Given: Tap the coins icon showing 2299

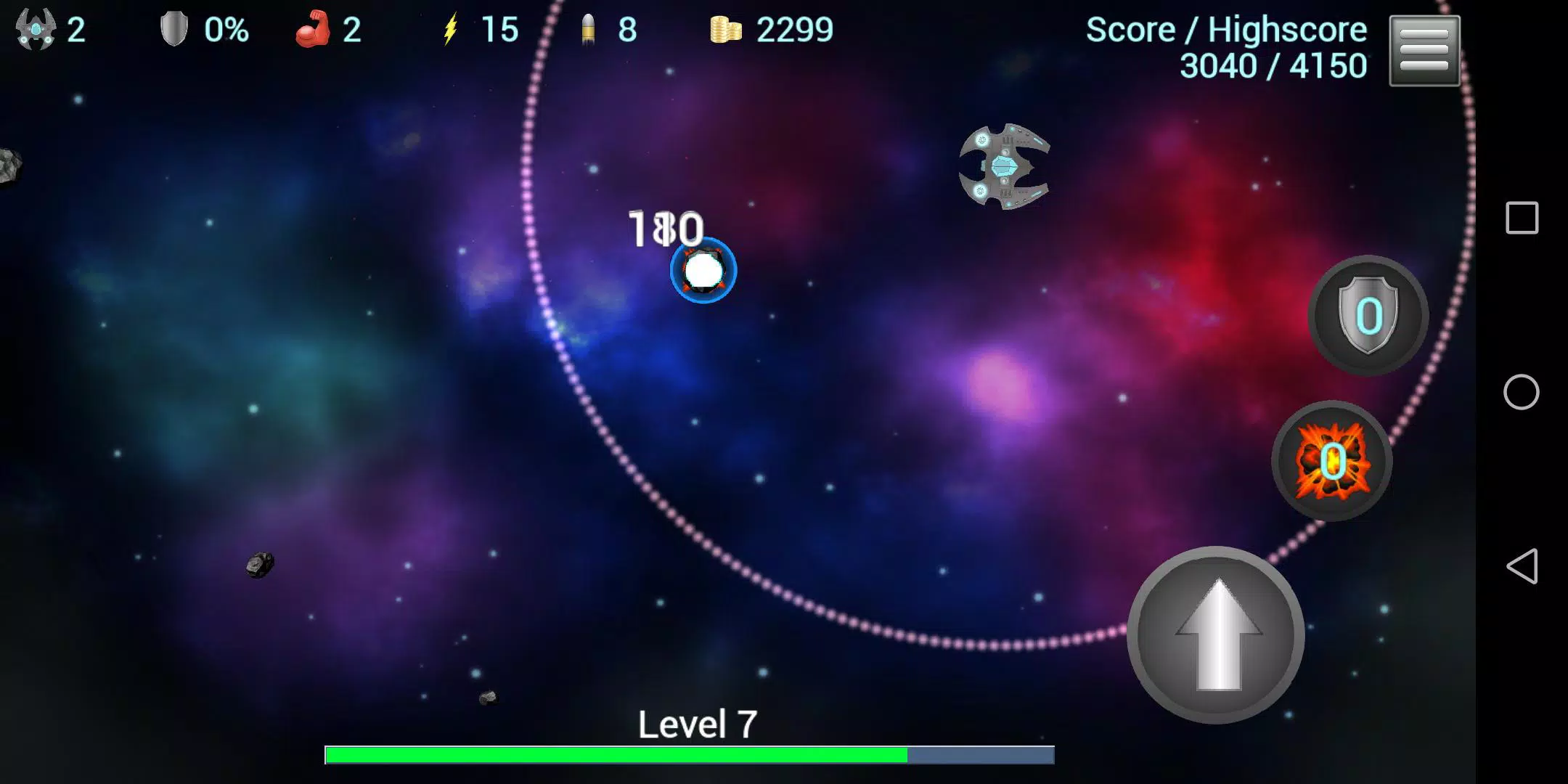Looking at the screenshot, I should [727, 29].
